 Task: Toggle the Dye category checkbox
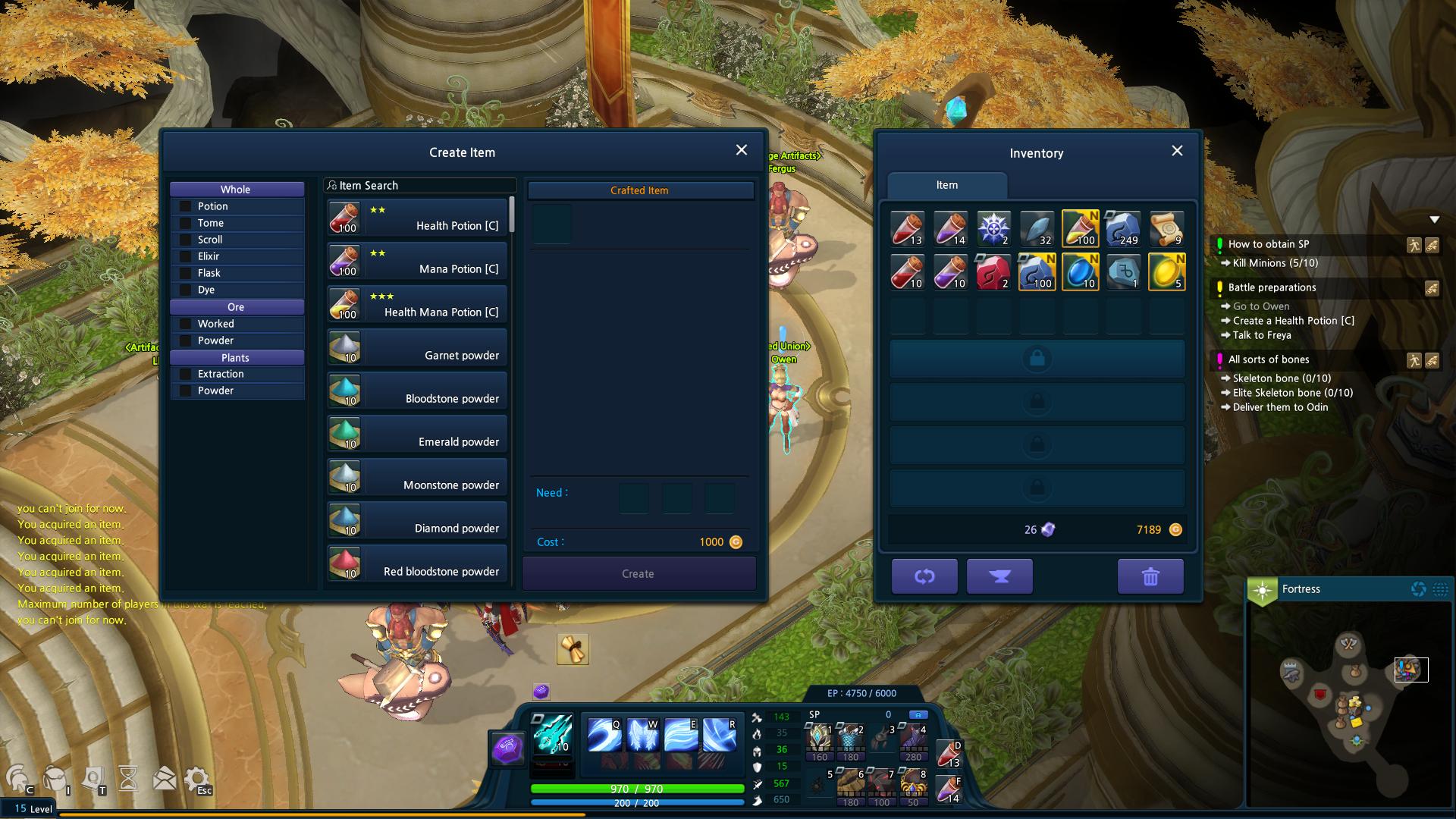pyautogui.click(x=185, y=290)
